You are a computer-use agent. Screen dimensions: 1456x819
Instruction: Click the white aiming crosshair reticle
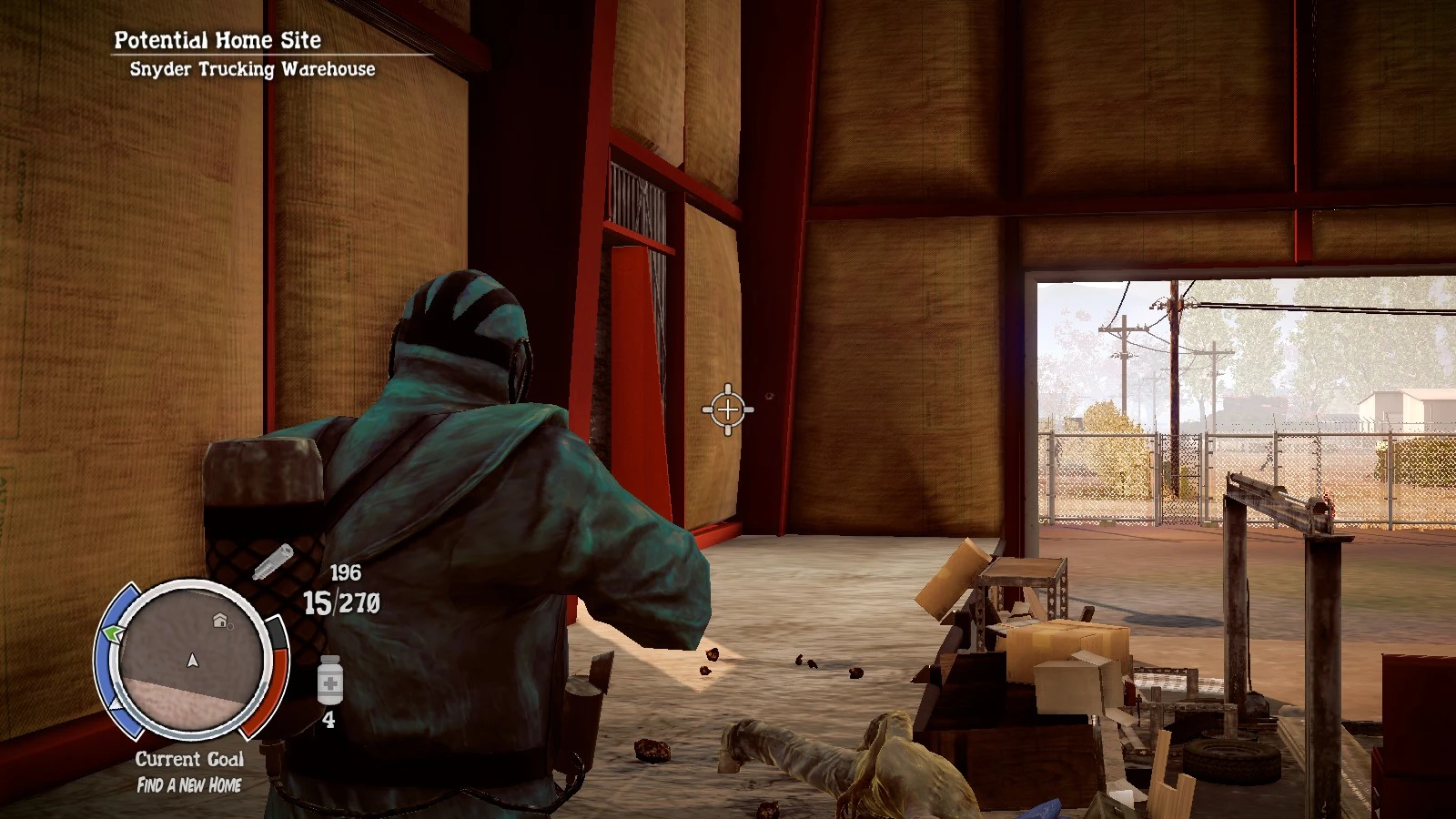(728, 409)
